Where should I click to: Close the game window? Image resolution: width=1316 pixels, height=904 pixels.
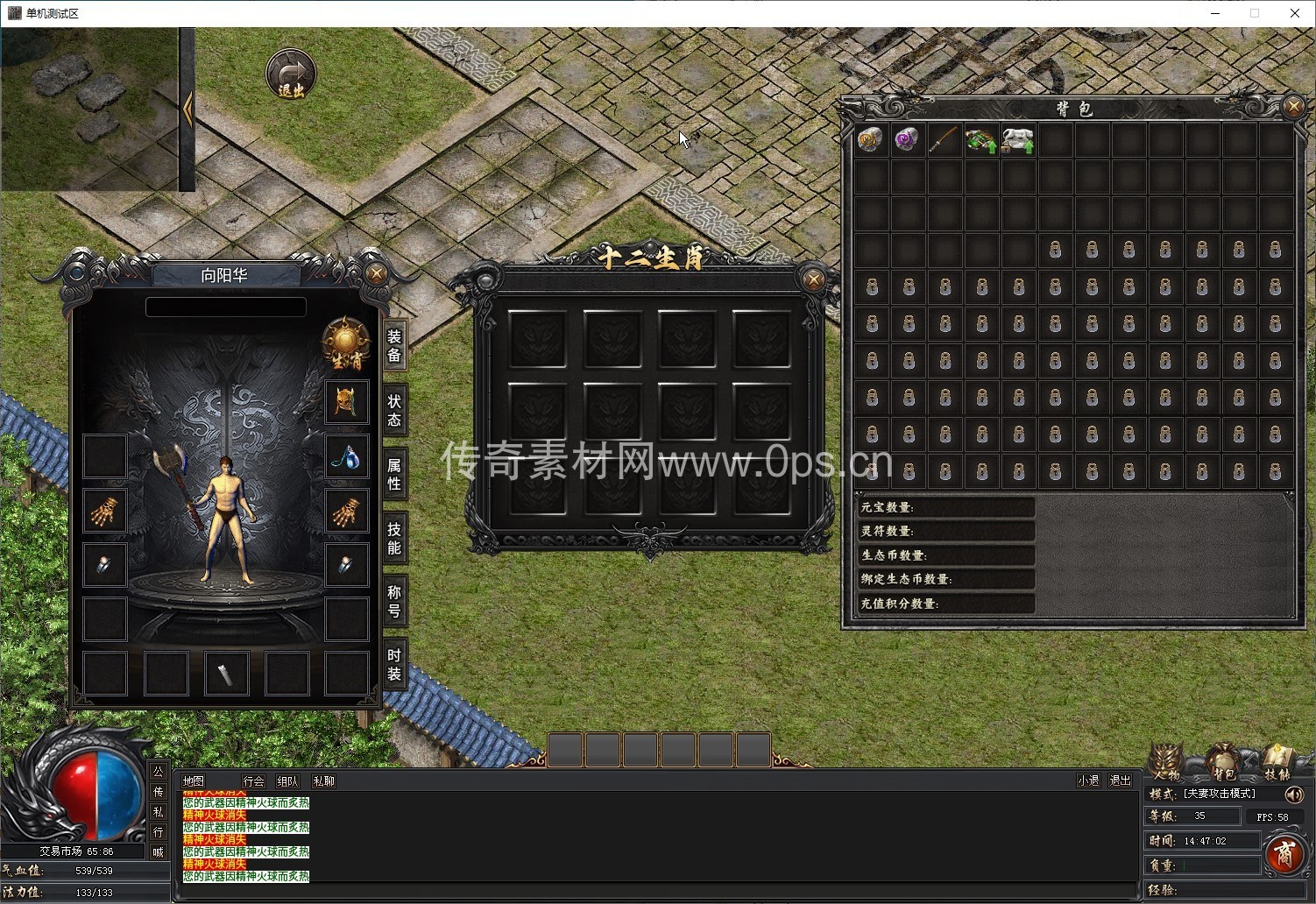click(1294, 13)
